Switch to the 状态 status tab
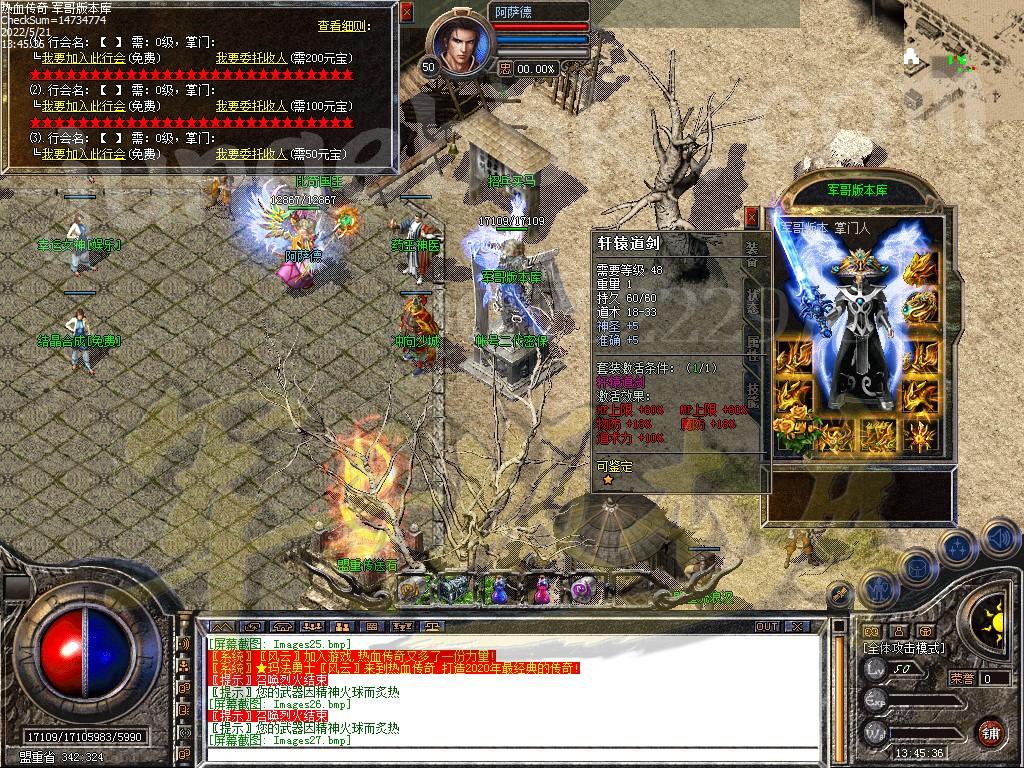 click(753, 301)
